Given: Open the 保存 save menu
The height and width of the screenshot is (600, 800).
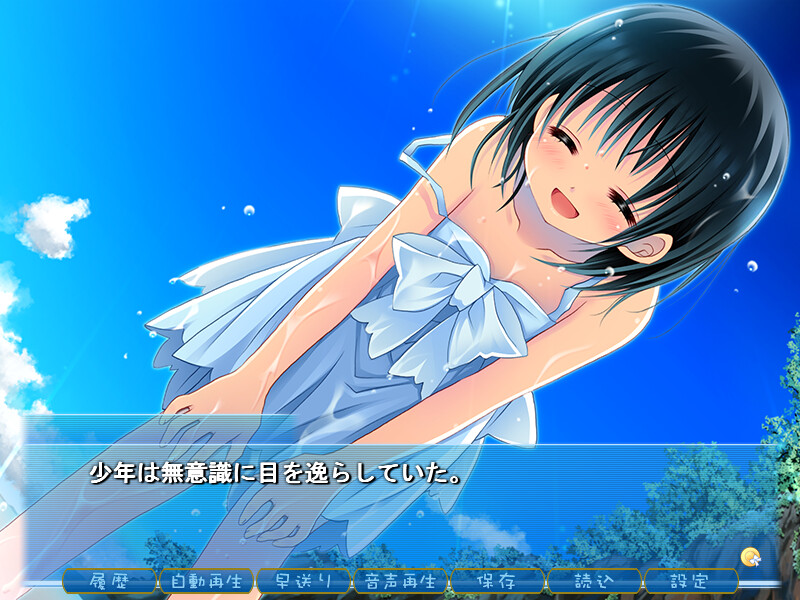Looking at the screenshot, I should click(x=497, y=580).
